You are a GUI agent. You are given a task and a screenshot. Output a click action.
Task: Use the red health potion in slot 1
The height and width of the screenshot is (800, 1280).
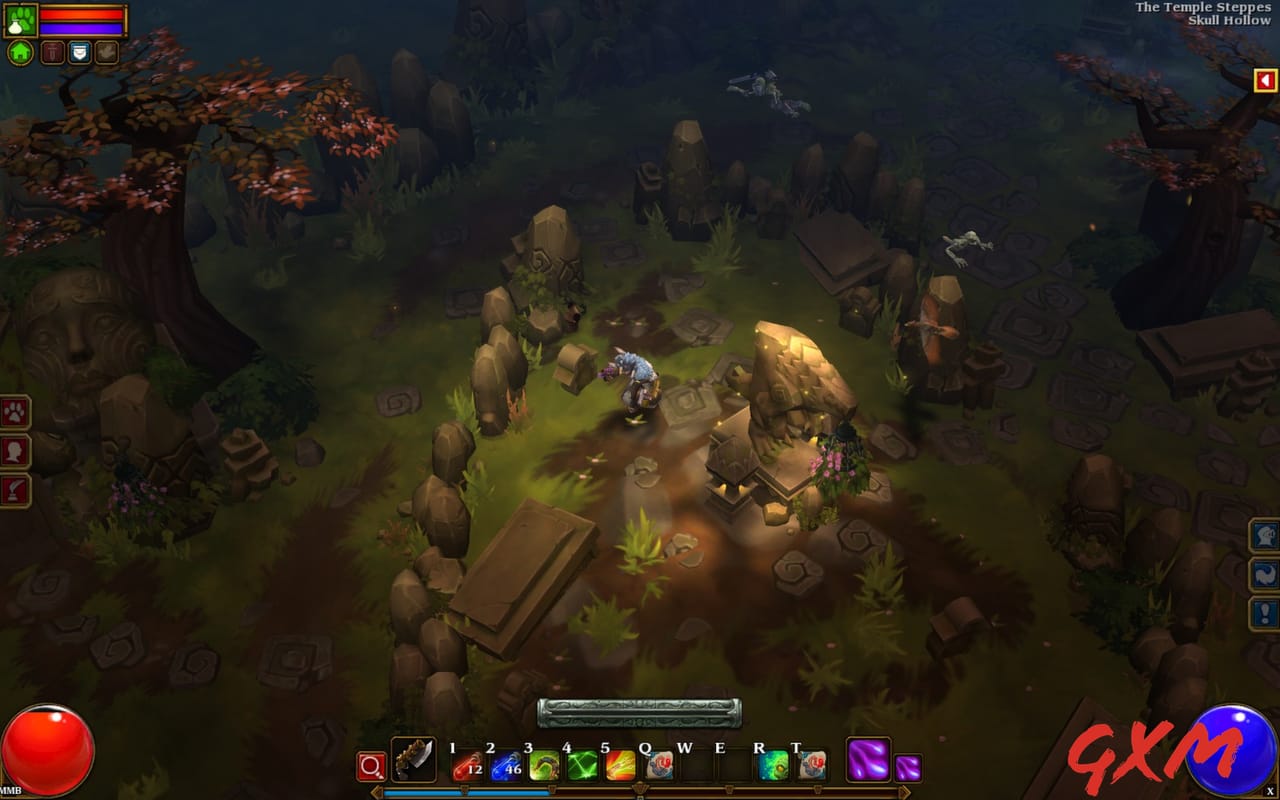click(x=469, y=766)
